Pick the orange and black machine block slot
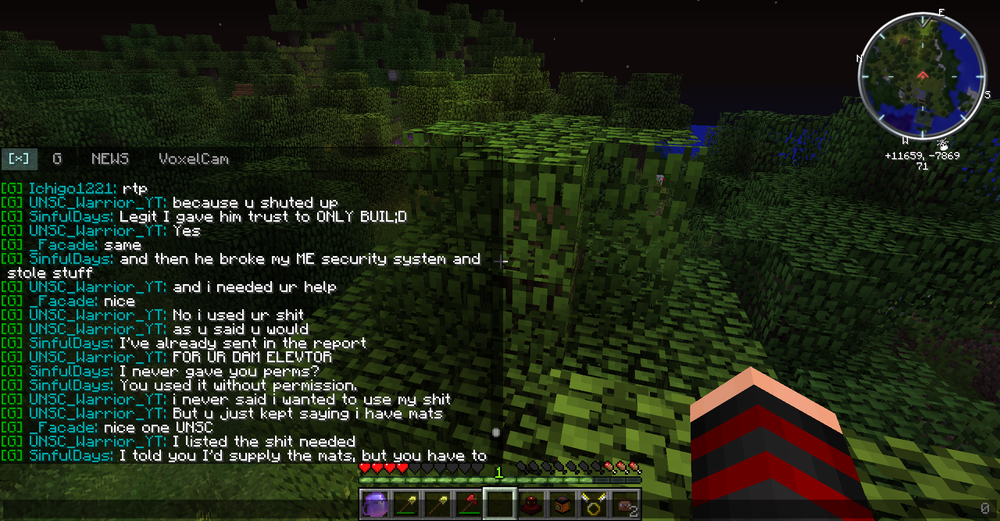Screen dimensions: 1000x521 pyautogui.click(x=562, y=504)
